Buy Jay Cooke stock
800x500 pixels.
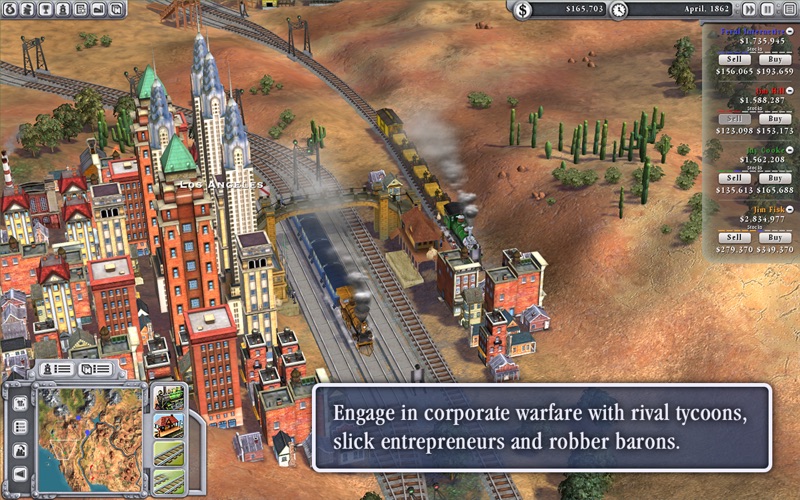pos(774,178)
